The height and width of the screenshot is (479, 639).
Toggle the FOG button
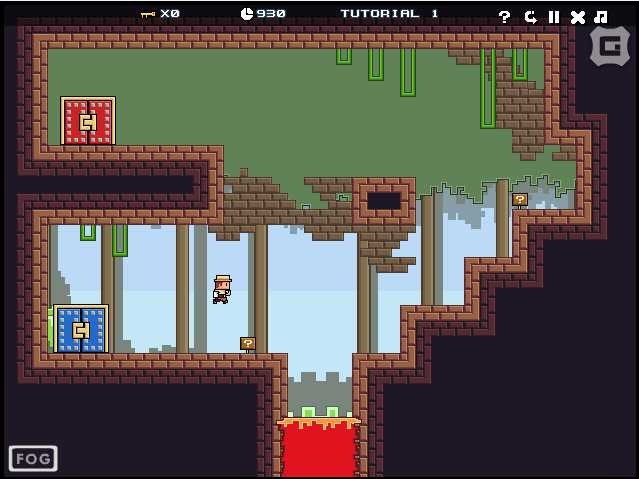pos(33,459)
